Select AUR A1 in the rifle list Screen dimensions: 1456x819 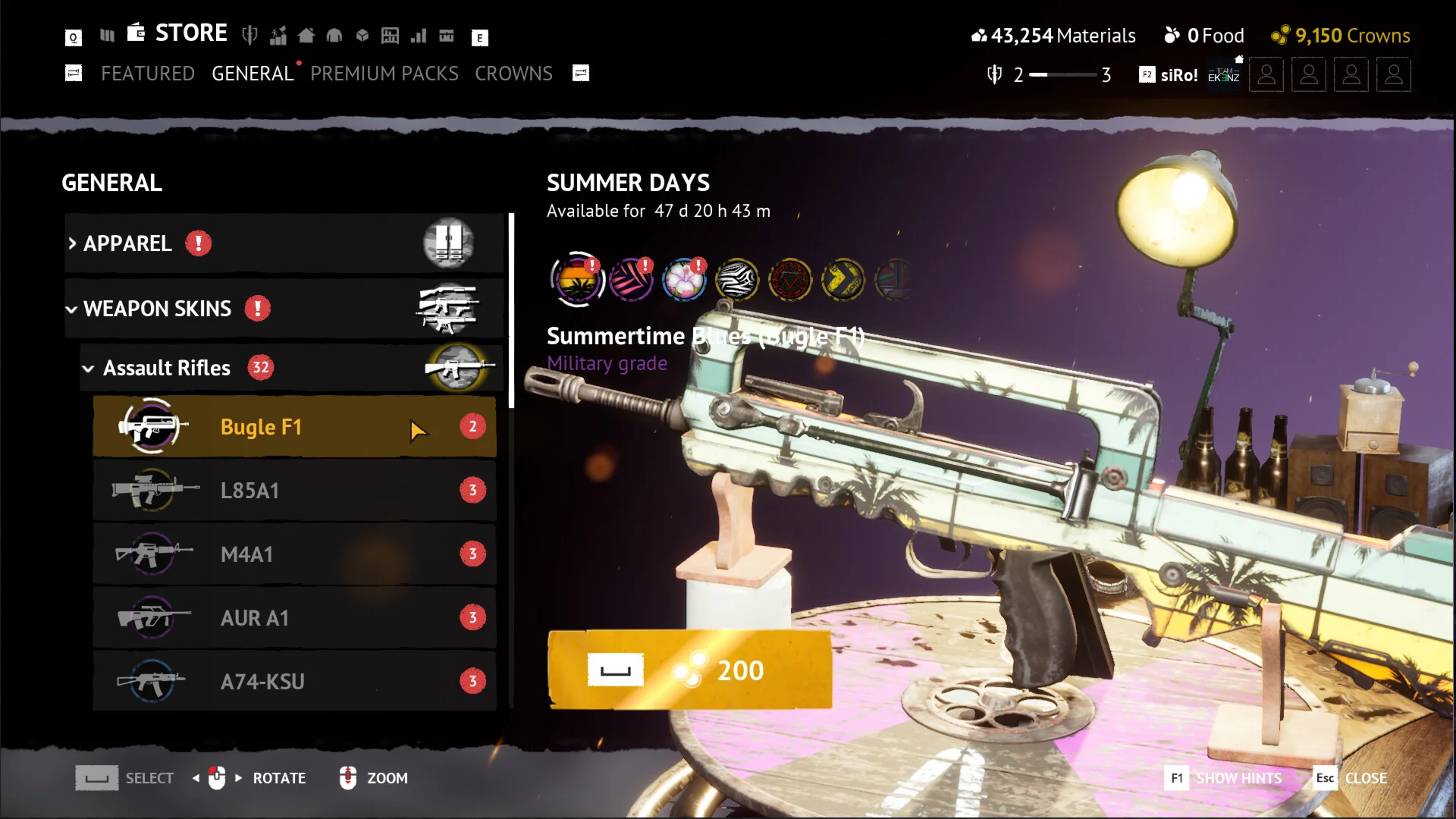(x=294, y=618)
